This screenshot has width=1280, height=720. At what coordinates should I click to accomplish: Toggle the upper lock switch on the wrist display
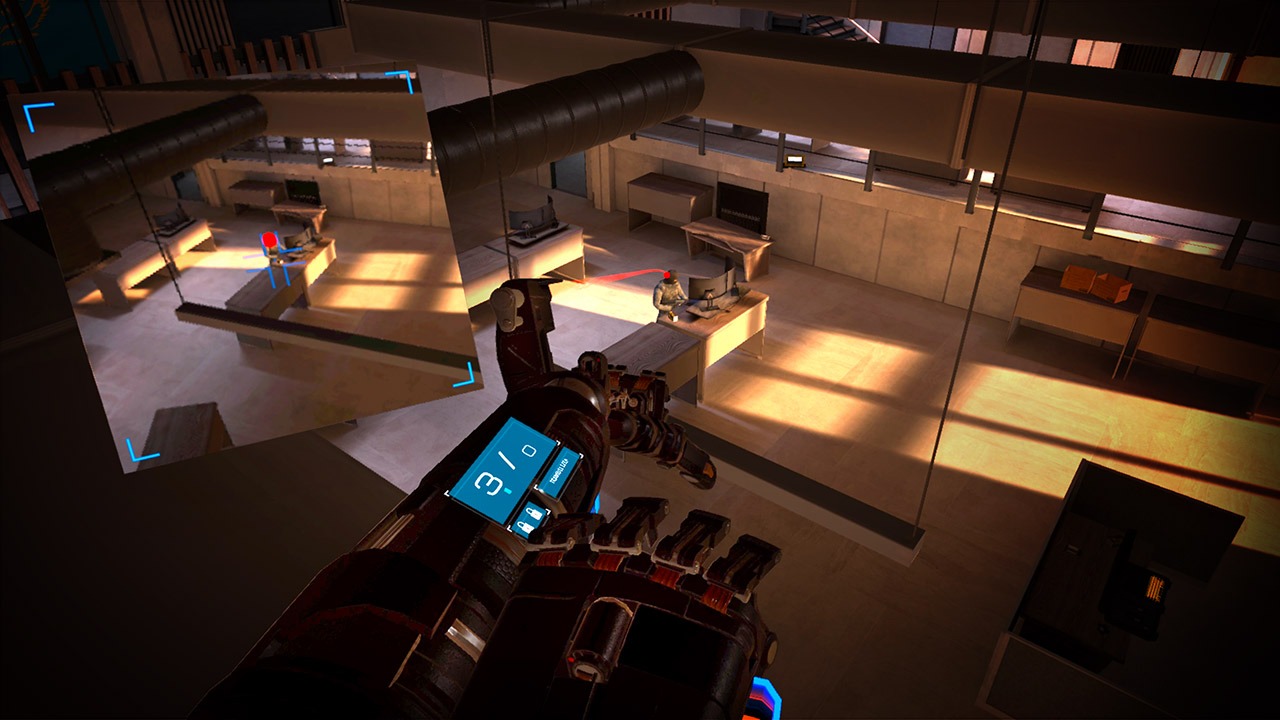click(x=533, y=512)
